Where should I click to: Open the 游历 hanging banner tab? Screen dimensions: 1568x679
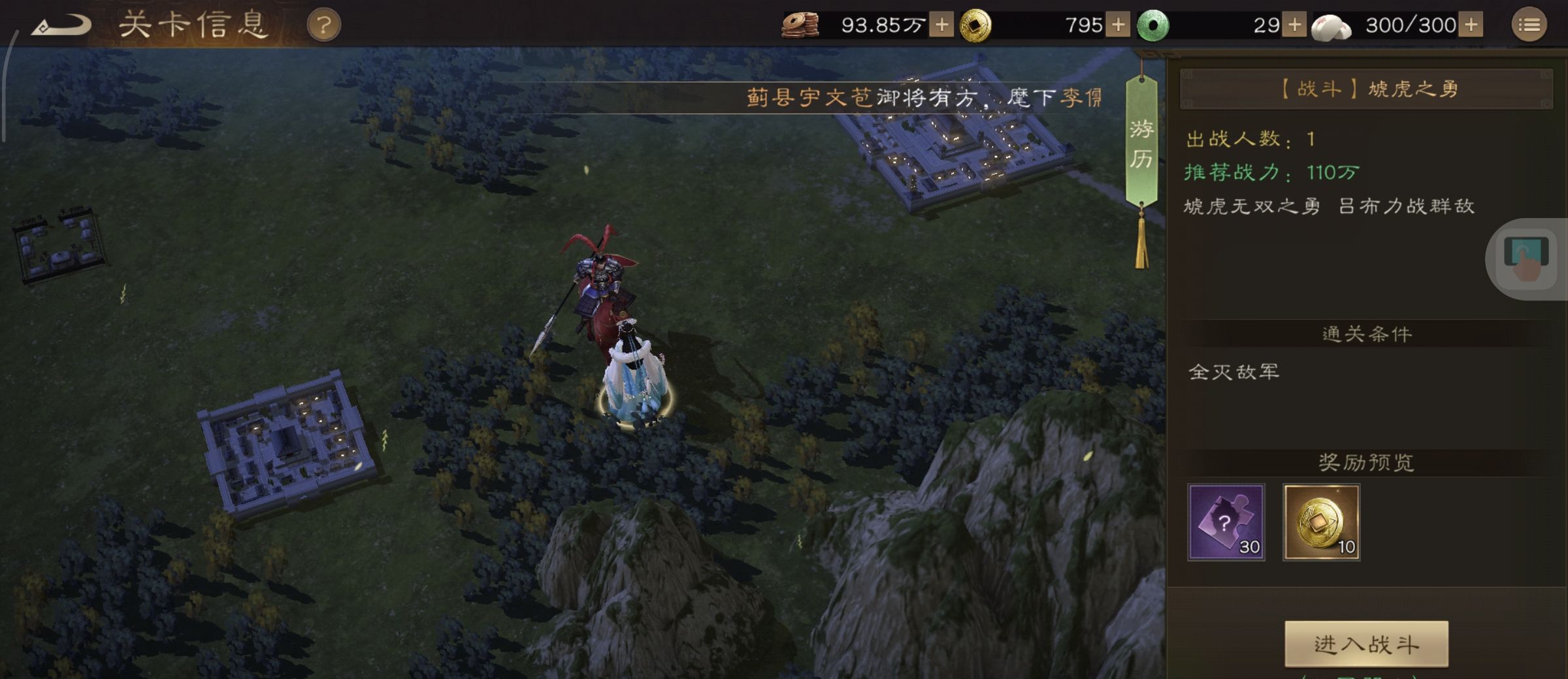click(1141, 144)
